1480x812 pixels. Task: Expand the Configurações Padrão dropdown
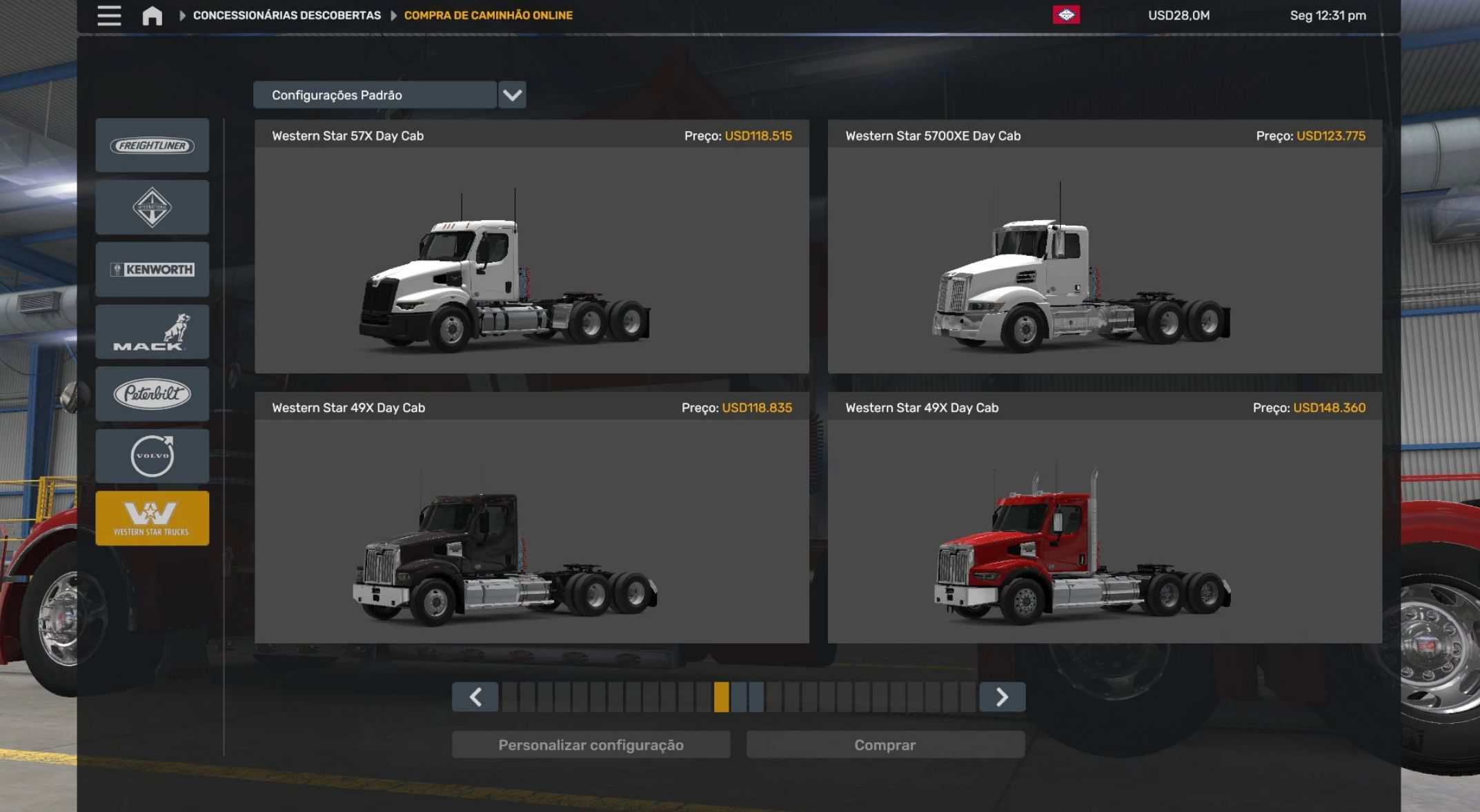point(512,95)
